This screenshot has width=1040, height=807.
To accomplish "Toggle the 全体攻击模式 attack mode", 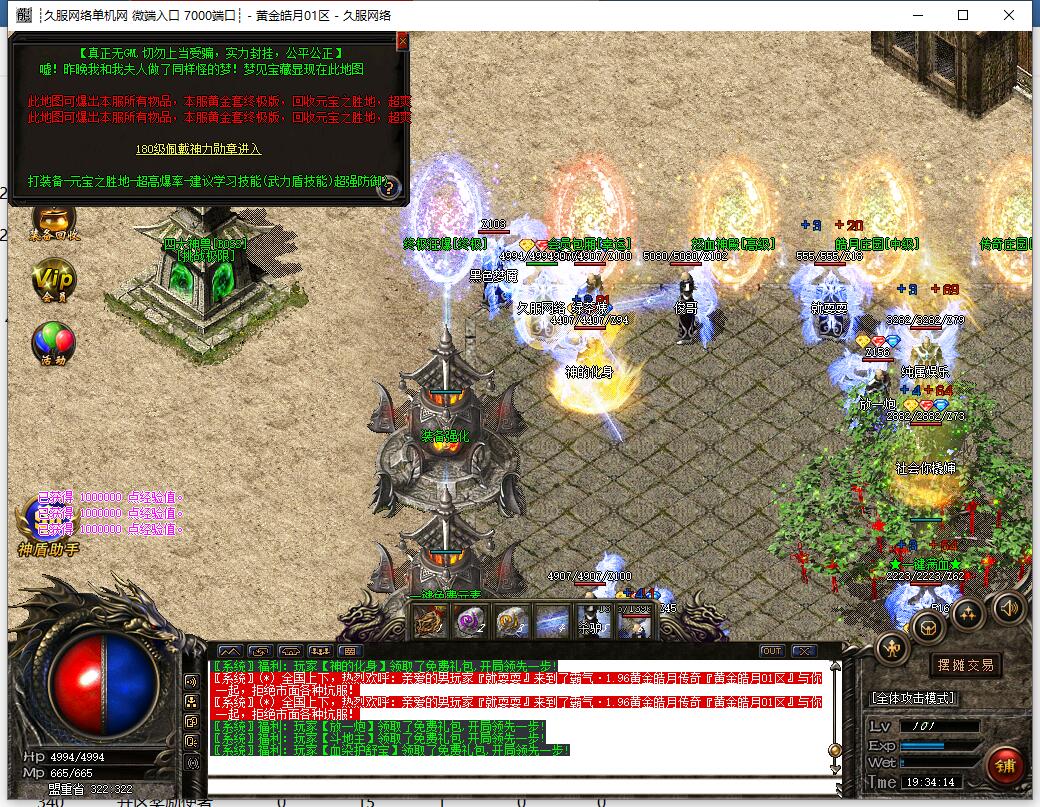I will tap(912, 697).
